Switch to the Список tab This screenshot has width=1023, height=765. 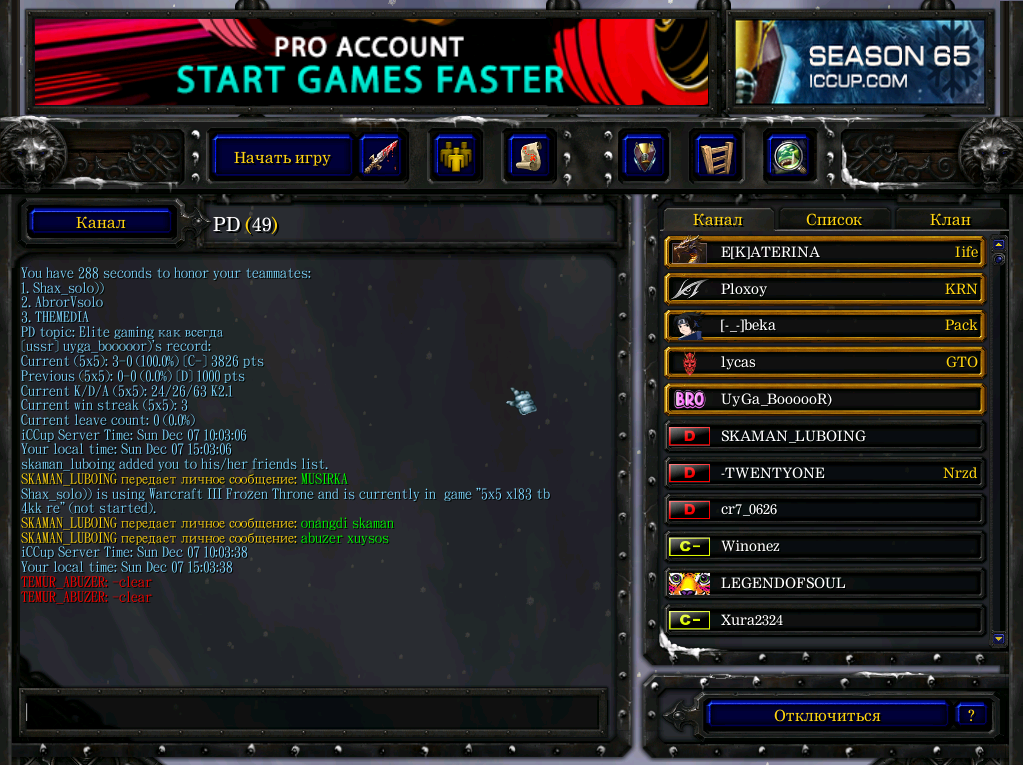tap(833, 220)
